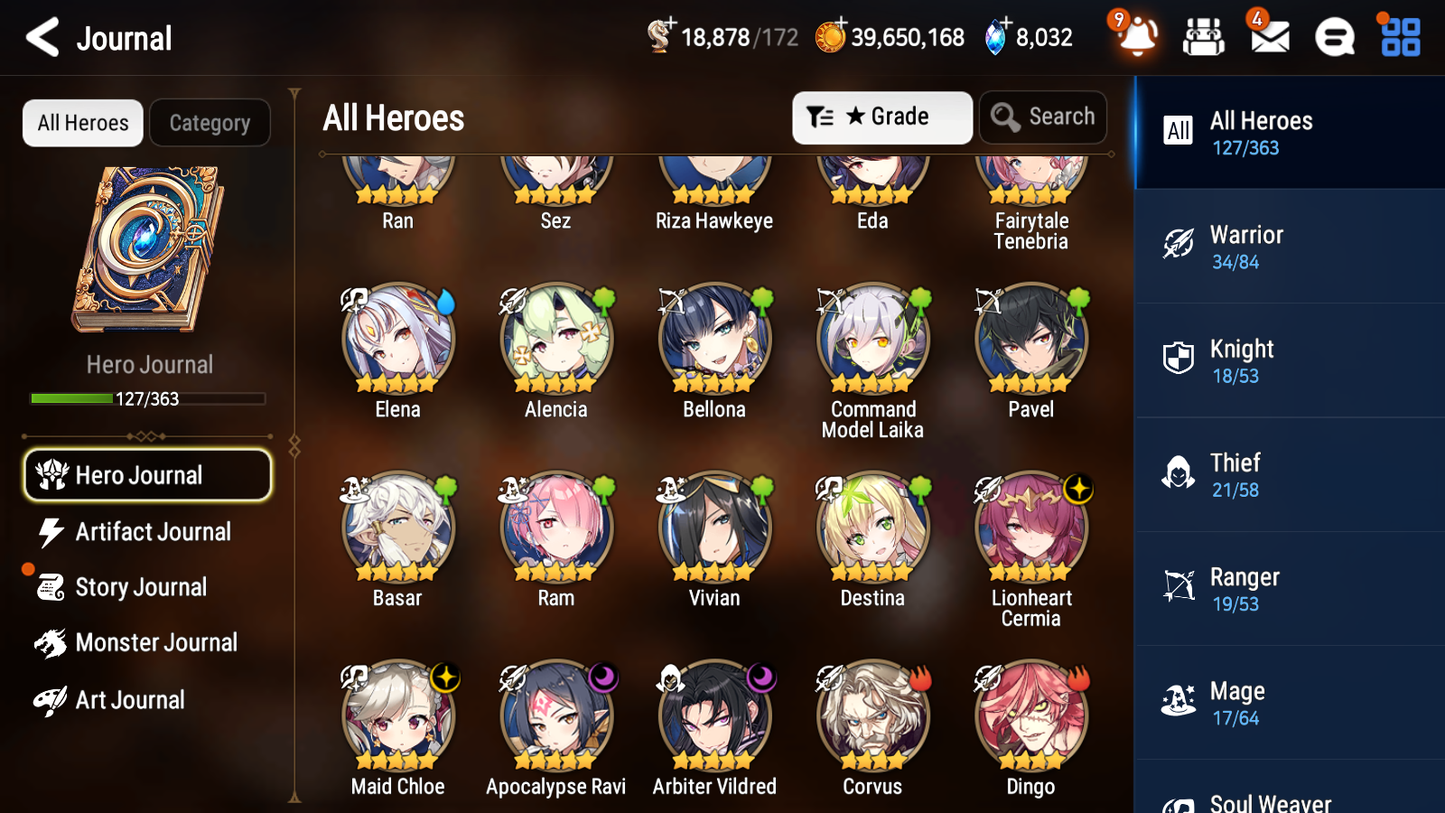Open the mailbox with 4 messages

pos(1268,37)
